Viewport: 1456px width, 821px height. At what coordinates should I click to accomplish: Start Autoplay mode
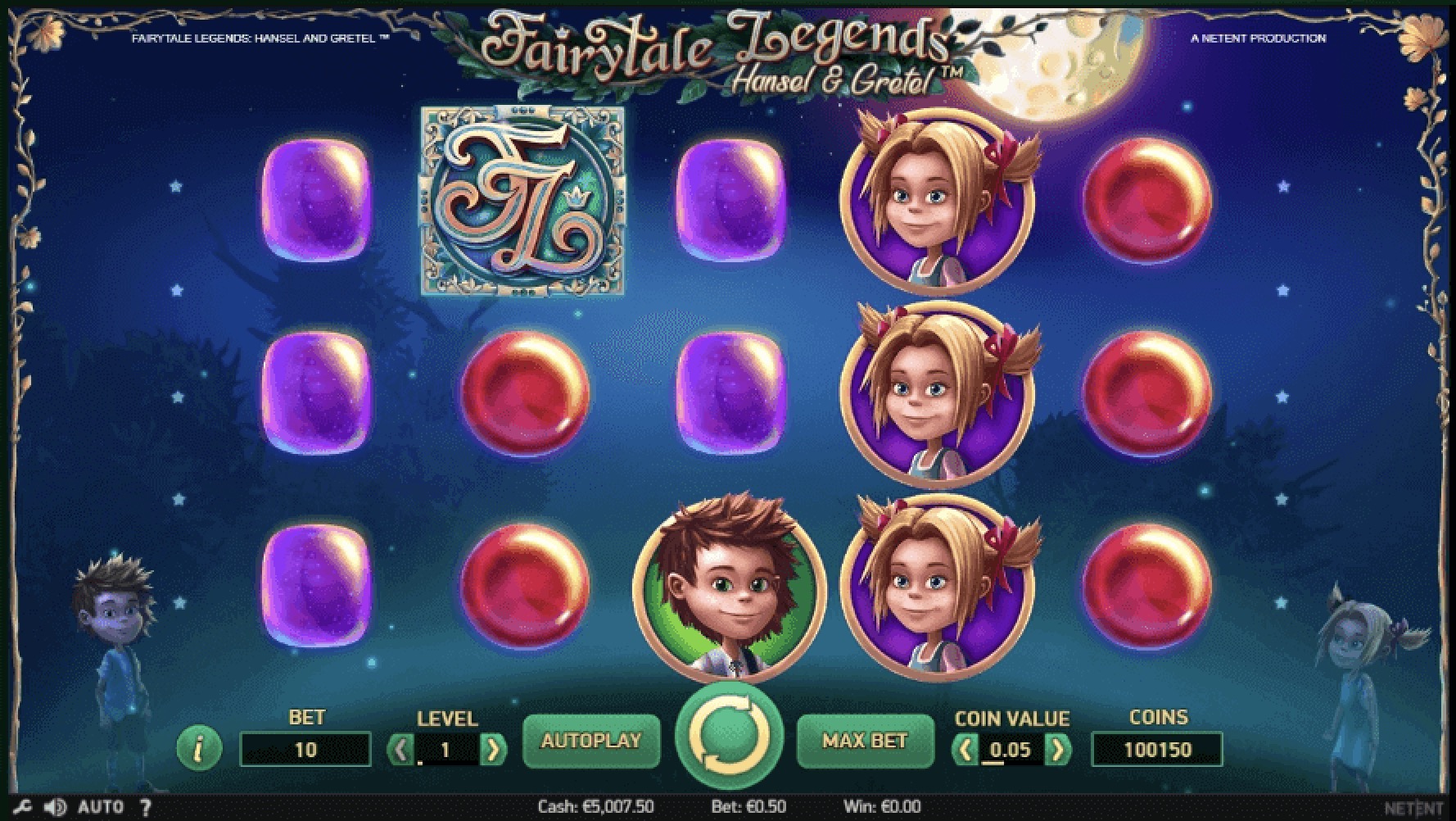point(590,742)
